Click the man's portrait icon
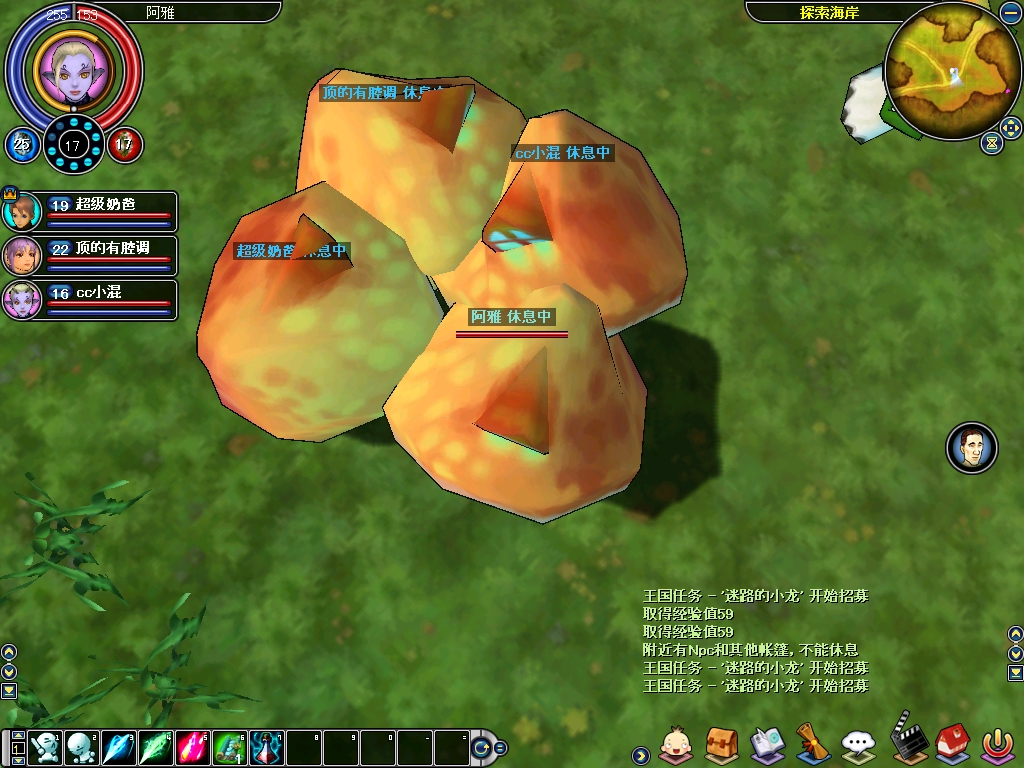The height and width of the screenshot is (768, 1024). (972, 448)
